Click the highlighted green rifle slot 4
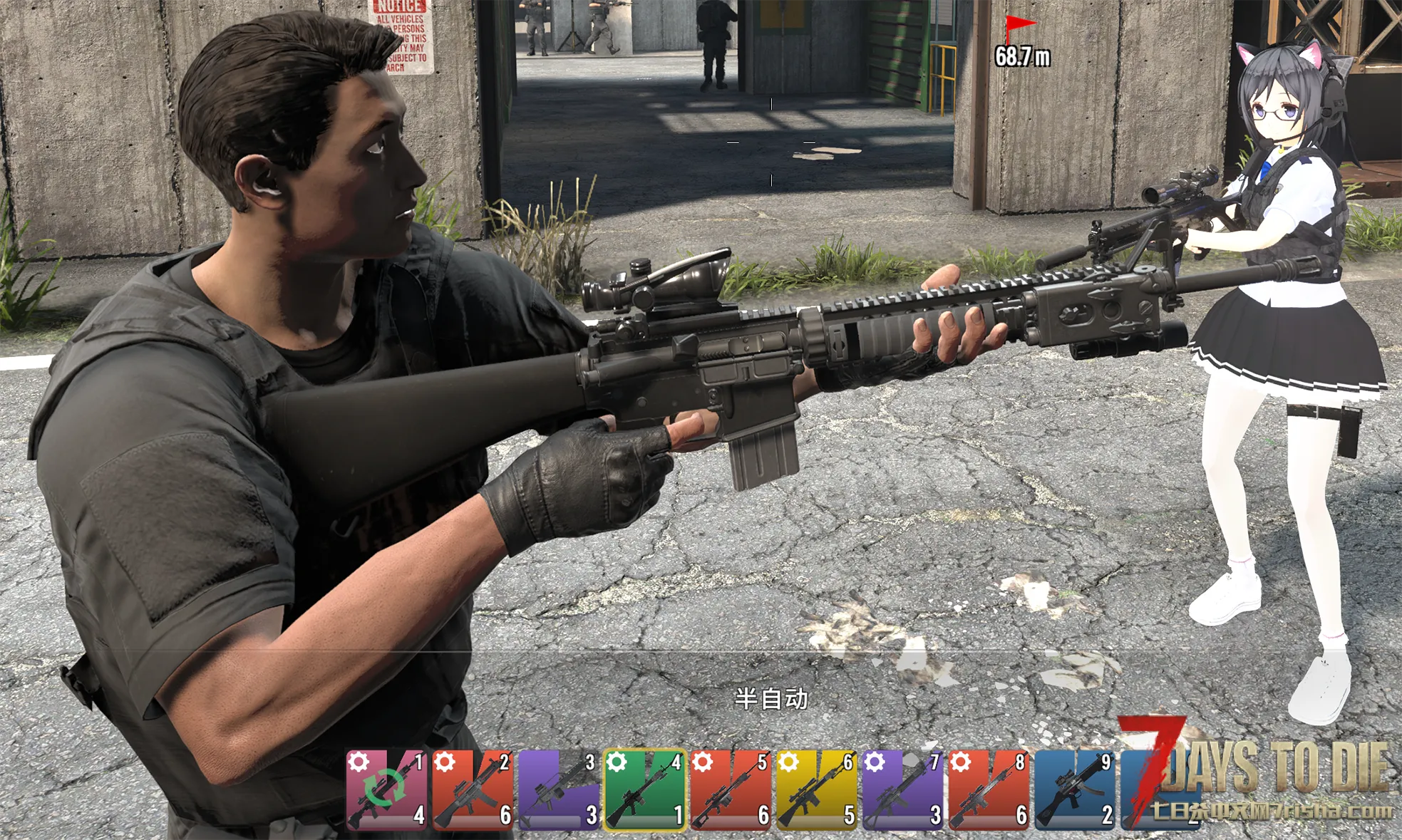The height and width of the screenshot is (840, 1402). [x=645, y=789]
